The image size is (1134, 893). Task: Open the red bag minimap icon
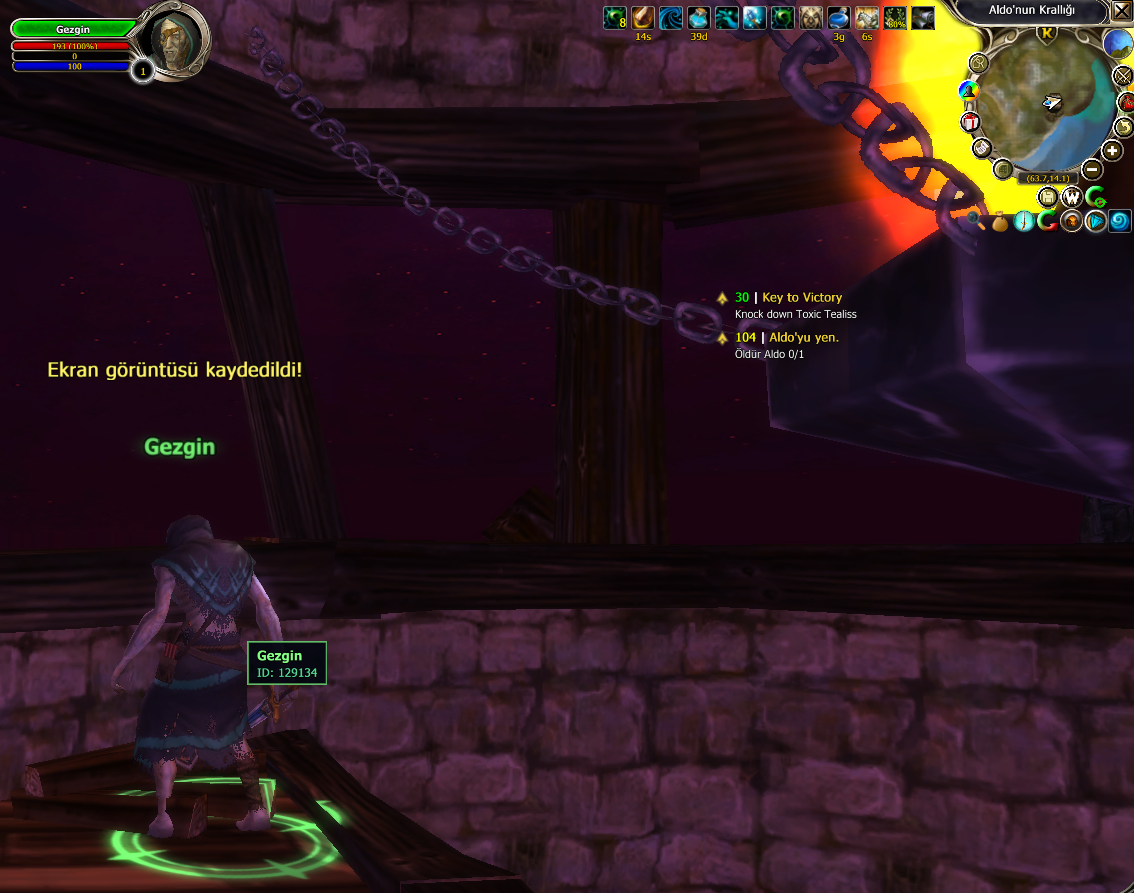[1127, 101]
